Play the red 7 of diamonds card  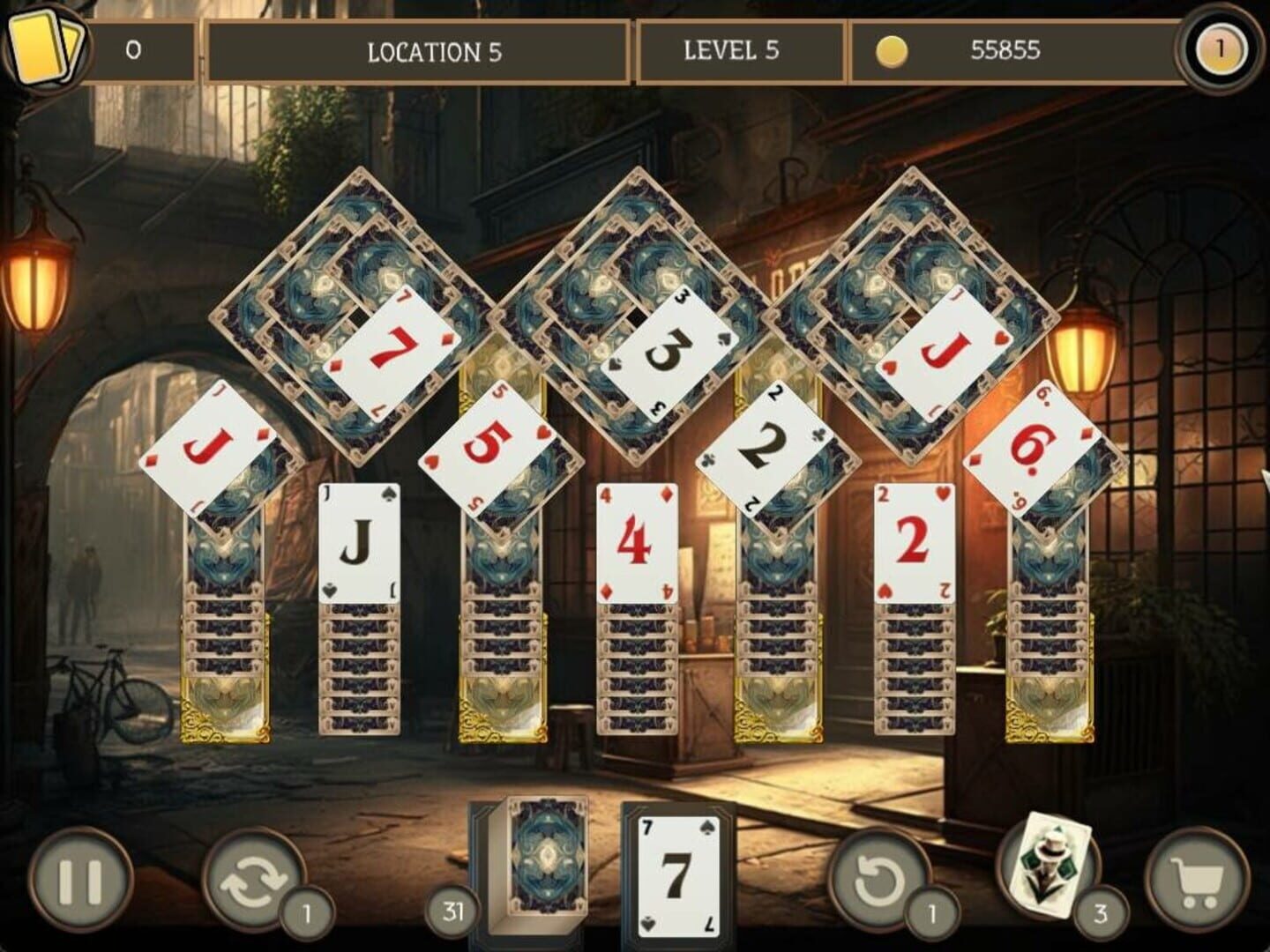point(397,348)
